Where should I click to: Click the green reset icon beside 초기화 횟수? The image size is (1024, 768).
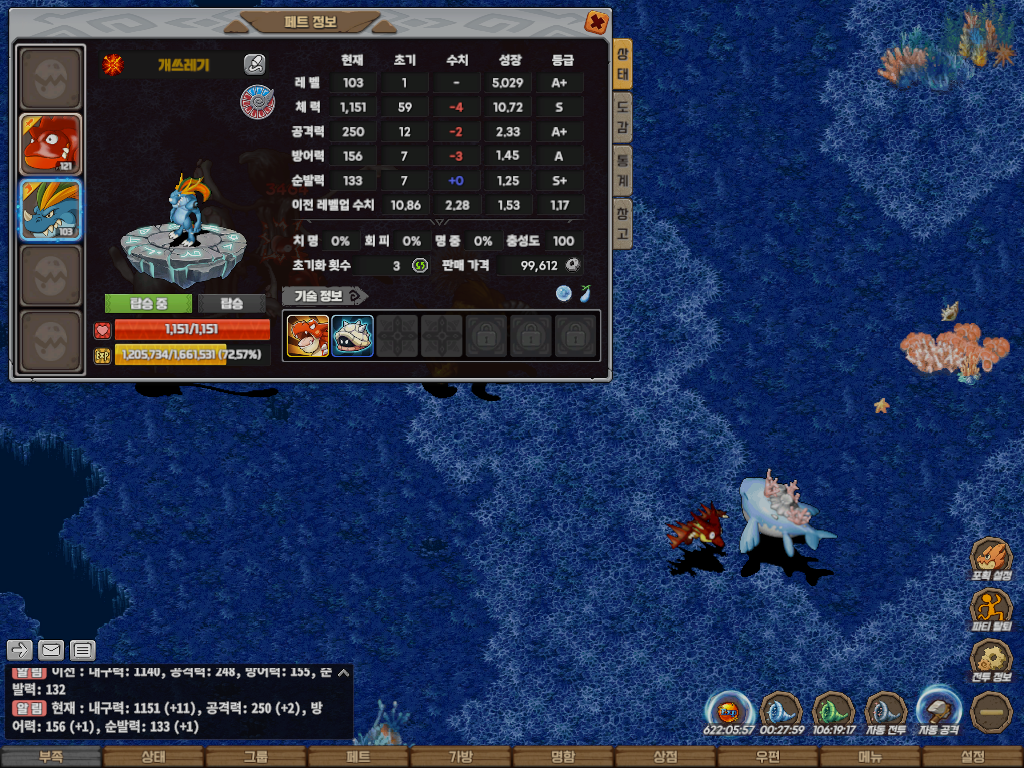pos(420,265)
